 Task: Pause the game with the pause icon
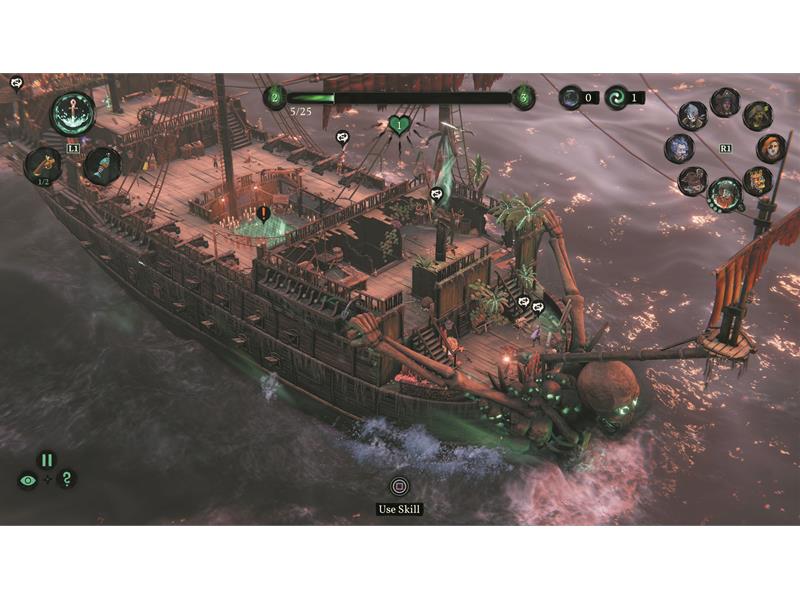click(46, 460)
